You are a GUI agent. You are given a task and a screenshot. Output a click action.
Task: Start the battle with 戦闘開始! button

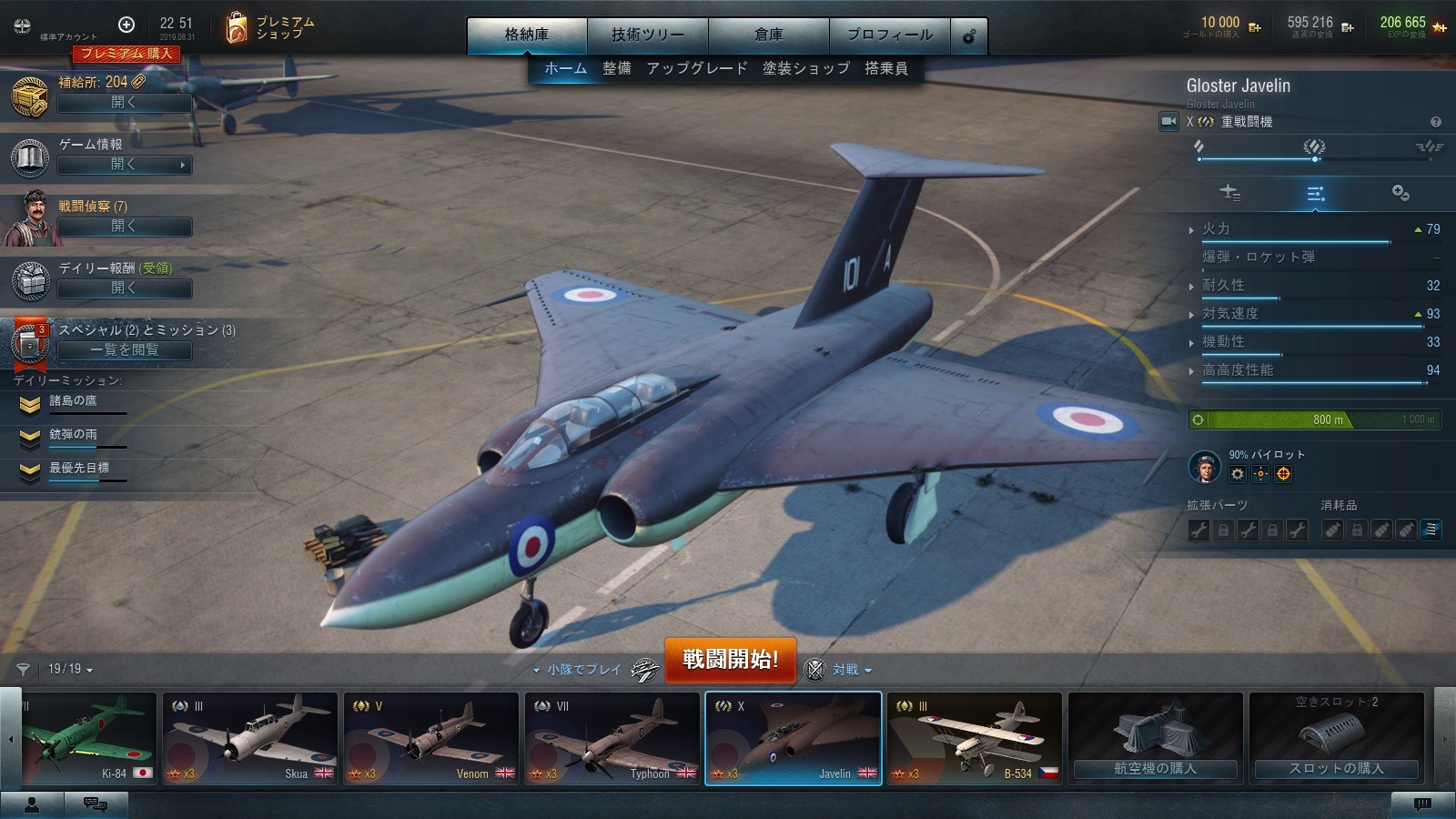[x=730, y=659]
